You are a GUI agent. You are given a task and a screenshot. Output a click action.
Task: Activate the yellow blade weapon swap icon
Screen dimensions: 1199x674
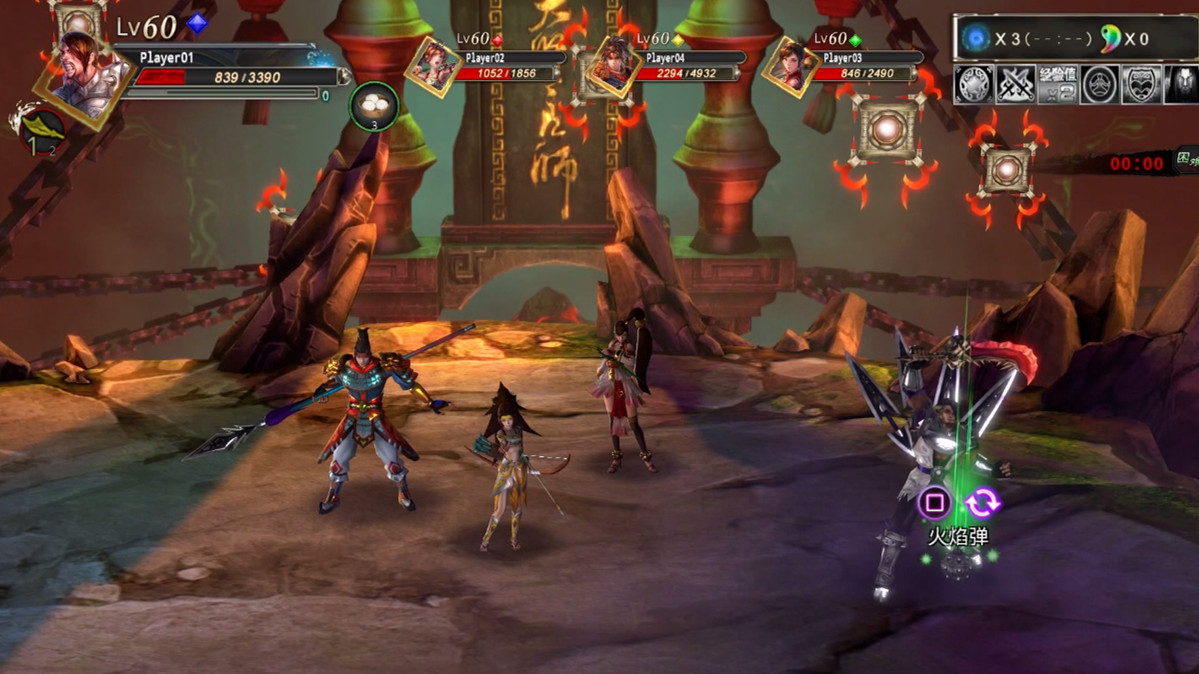(x=41, y=129)
